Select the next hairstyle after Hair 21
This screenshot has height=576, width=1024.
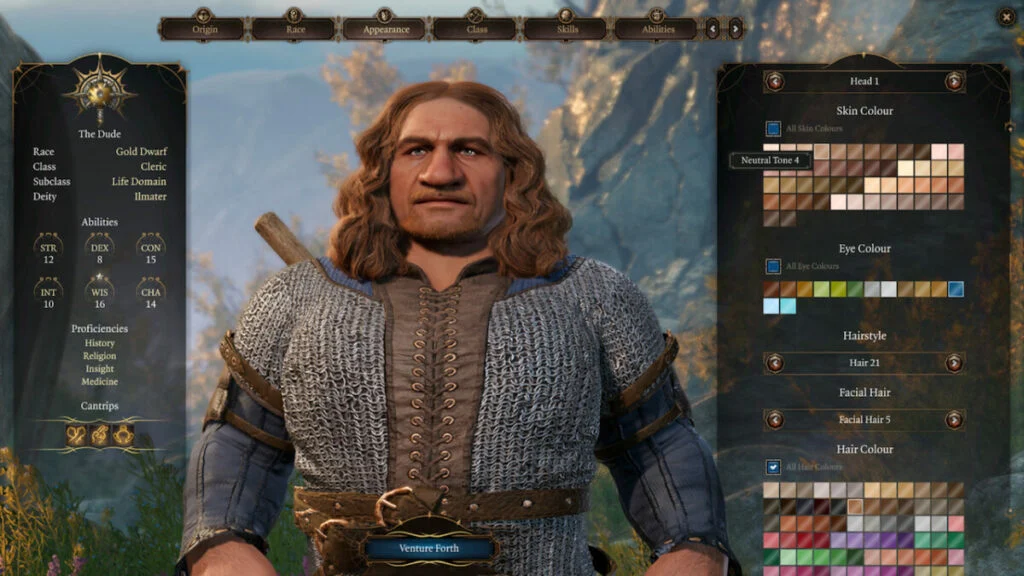click(954, 363)
